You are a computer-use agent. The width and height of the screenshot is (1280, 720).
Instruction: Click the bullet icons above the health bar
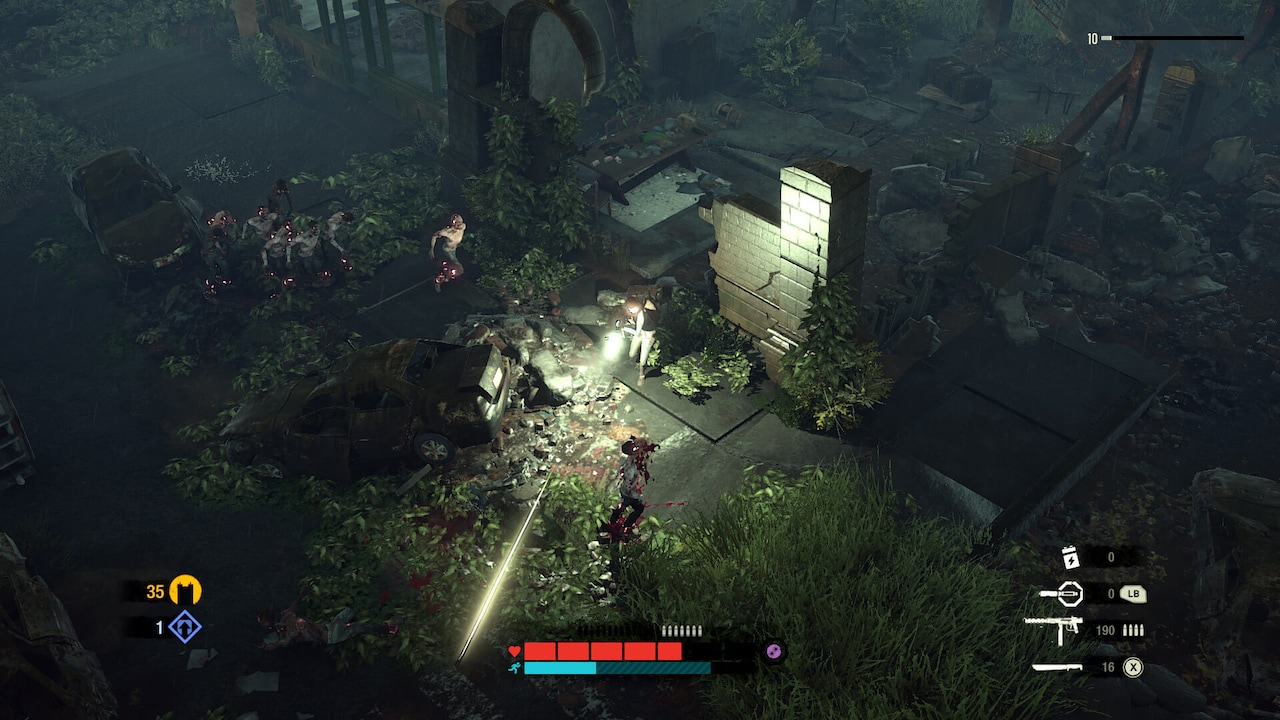680,629
